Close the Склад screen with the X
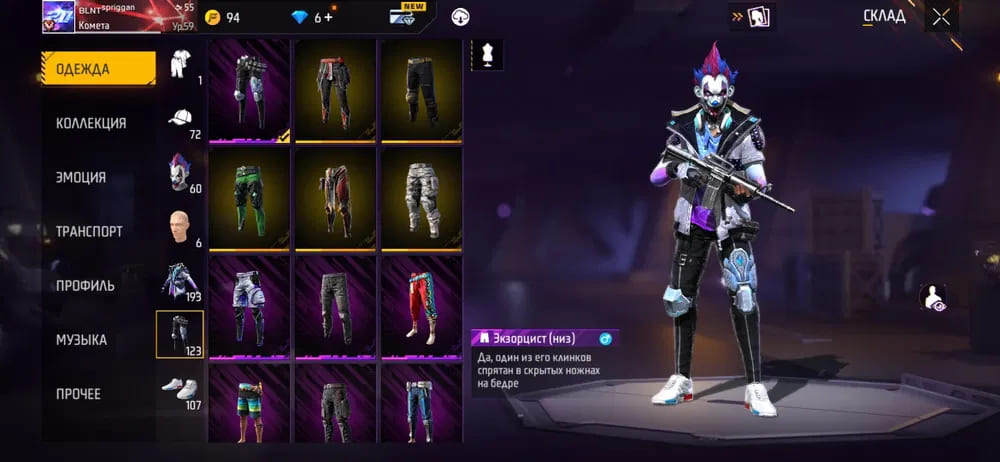 [941, 17]
